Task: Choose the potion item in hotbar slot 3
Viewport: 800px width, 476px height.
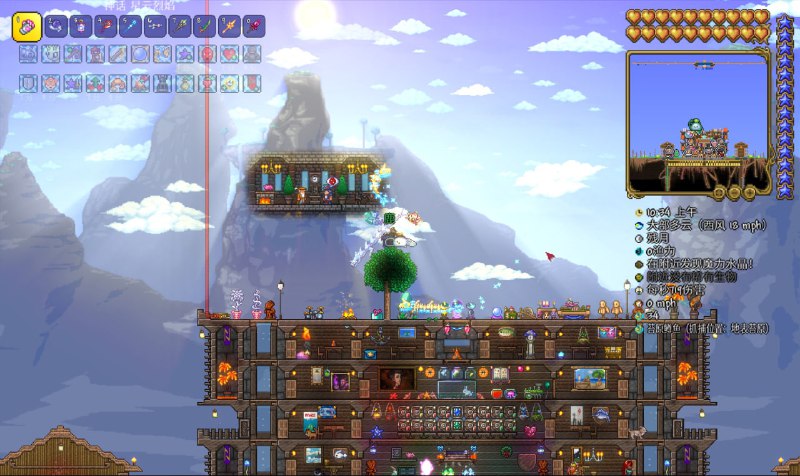Action: (x=81, y=24)
